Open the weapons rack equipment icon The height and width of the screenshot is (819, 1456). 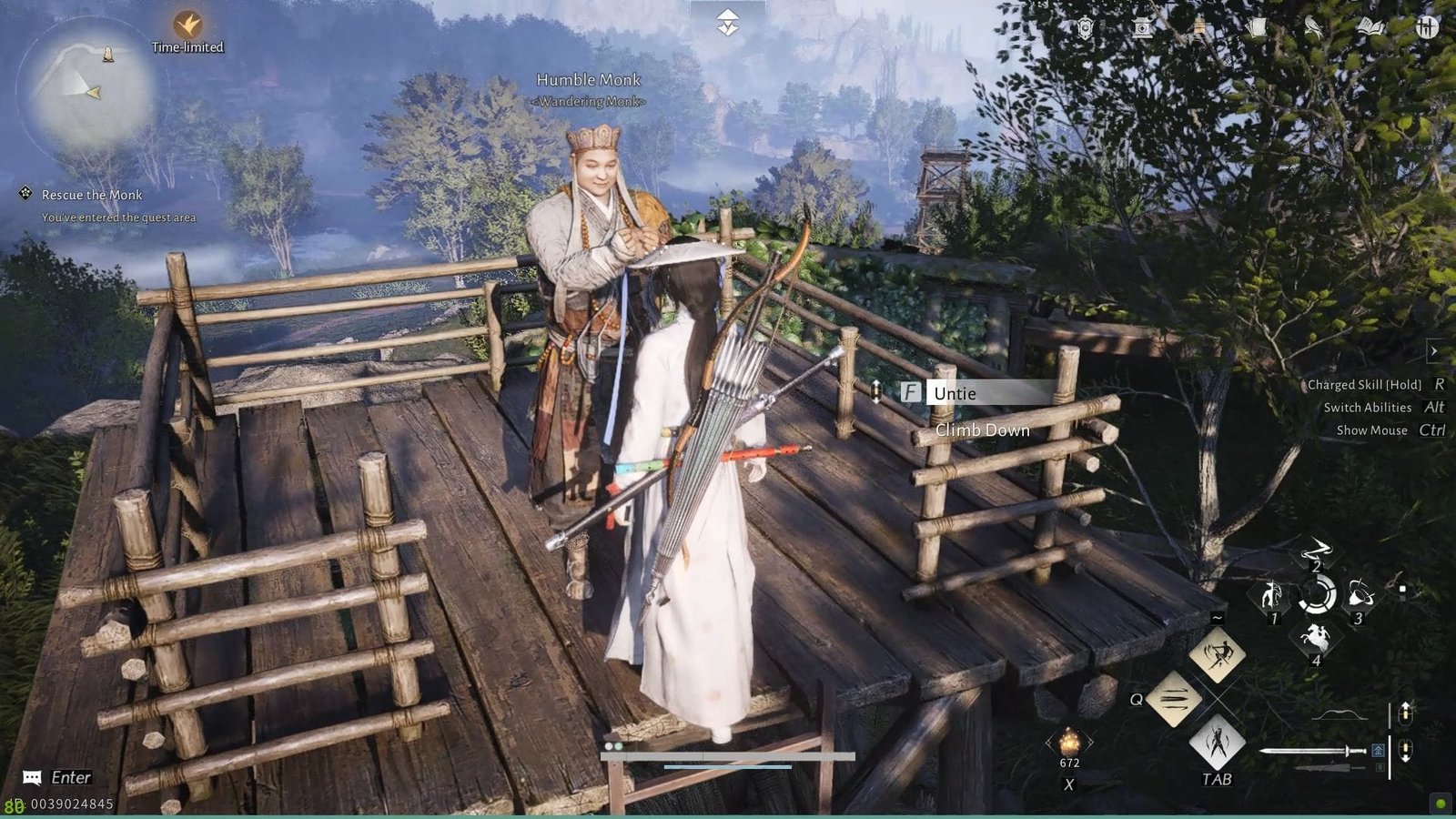coord(1429,27)
